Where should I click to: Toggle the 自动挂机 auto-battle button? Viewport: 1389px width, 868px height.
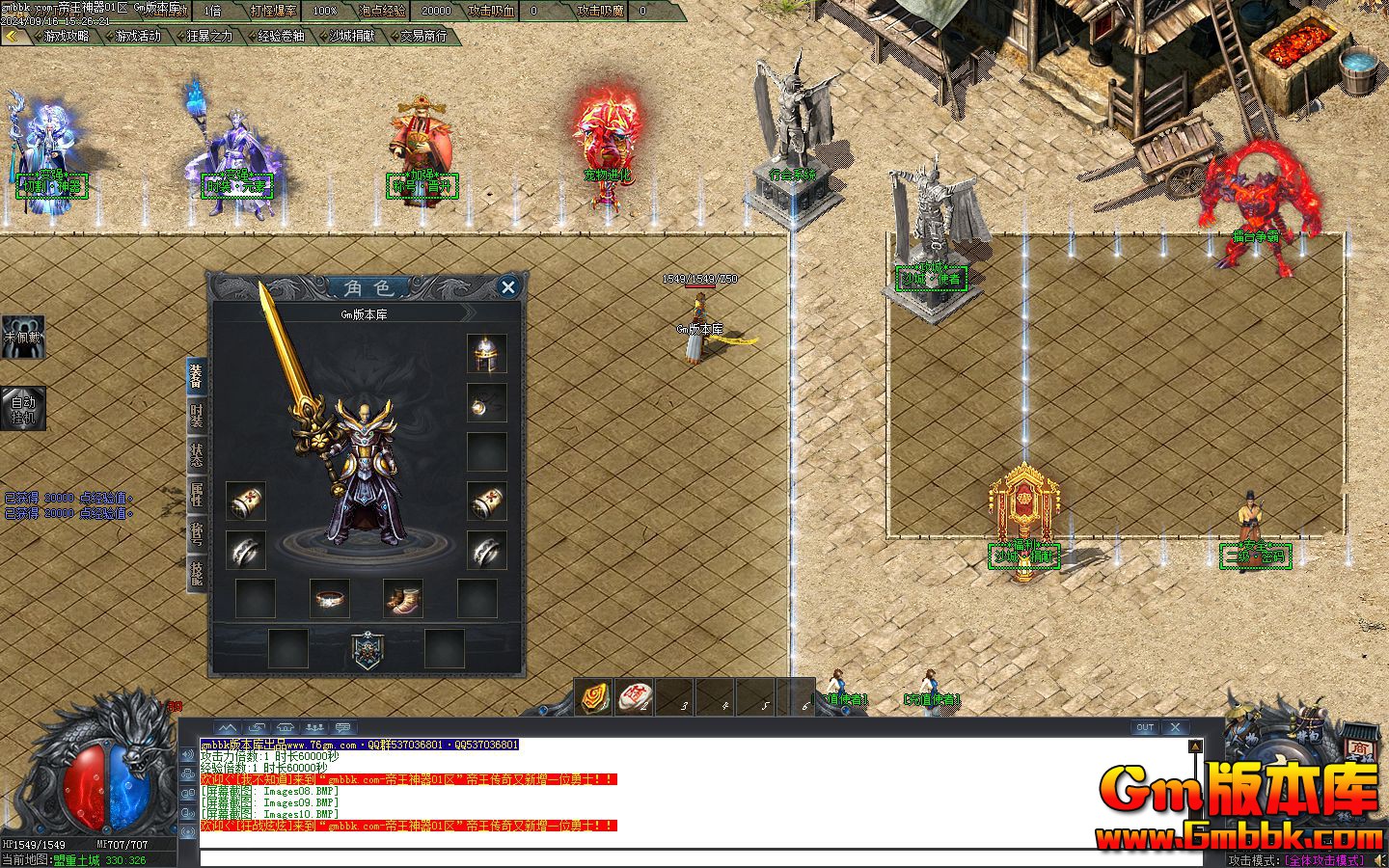pos(22,409)
